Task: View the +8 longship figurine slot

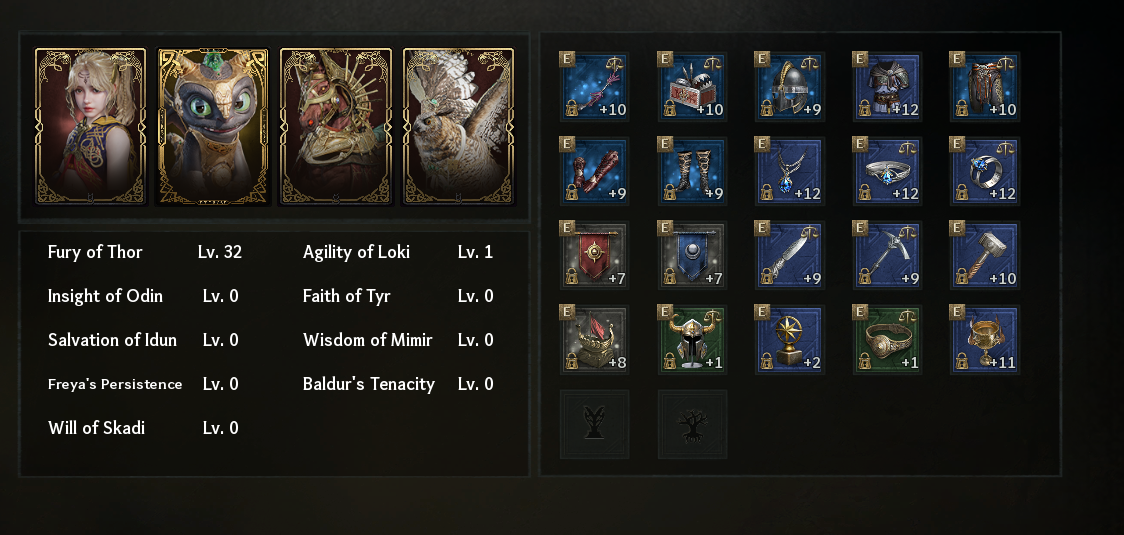Action: 594,340
